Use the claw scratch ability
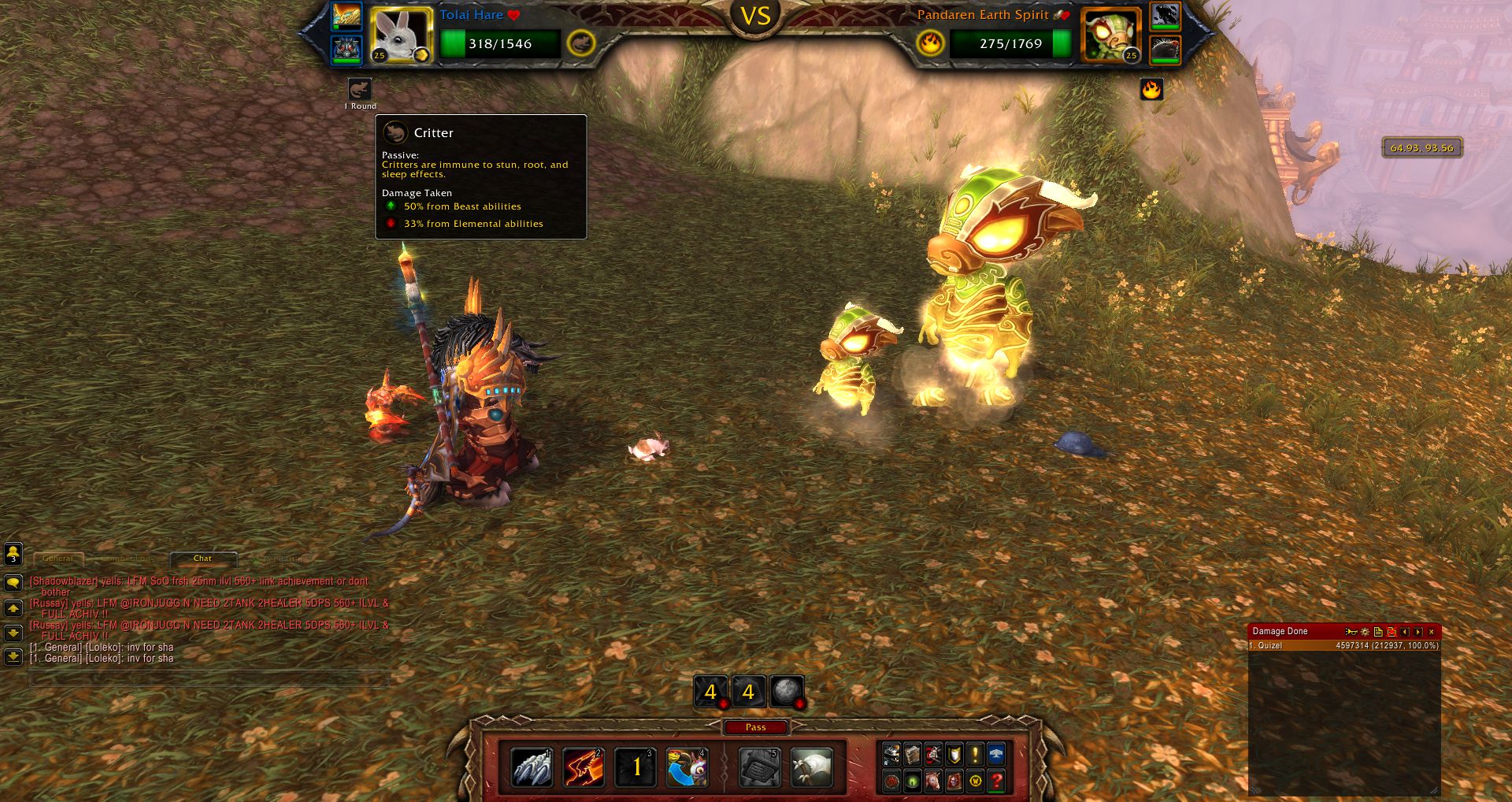This screenshot has width=1512, height=802. (532, 768)
